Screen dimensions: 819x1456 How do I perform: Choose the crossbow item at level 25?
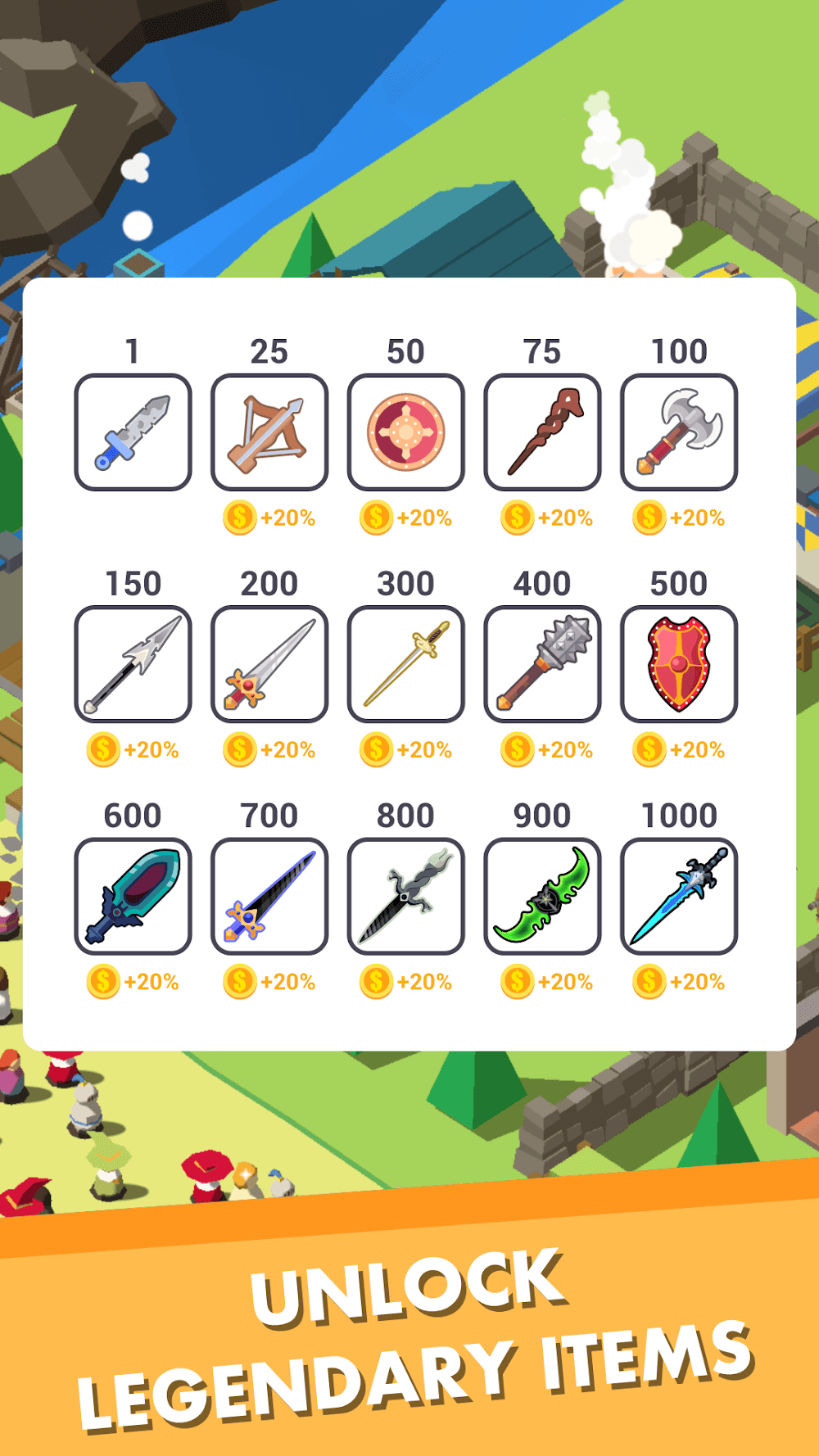click(269, 432)
